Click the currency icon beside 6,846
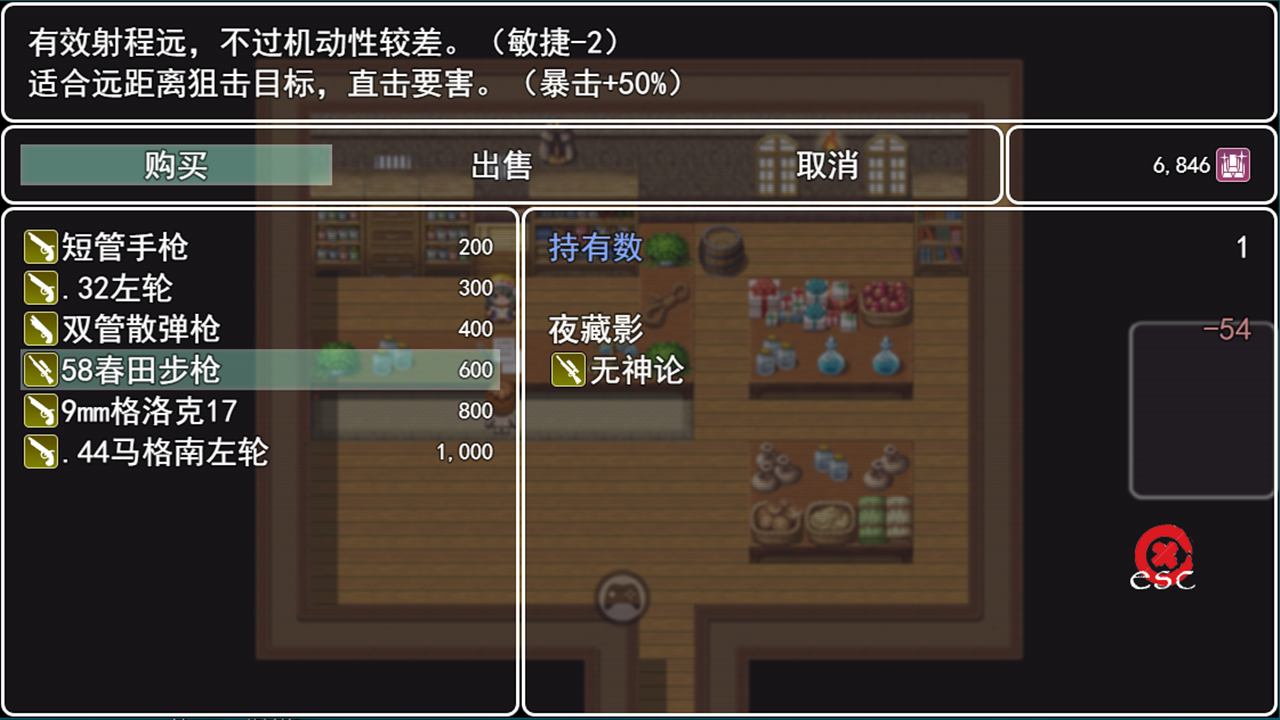Screen dimensions: 1280x720 pyautogui.click(x=1232, y=165)
